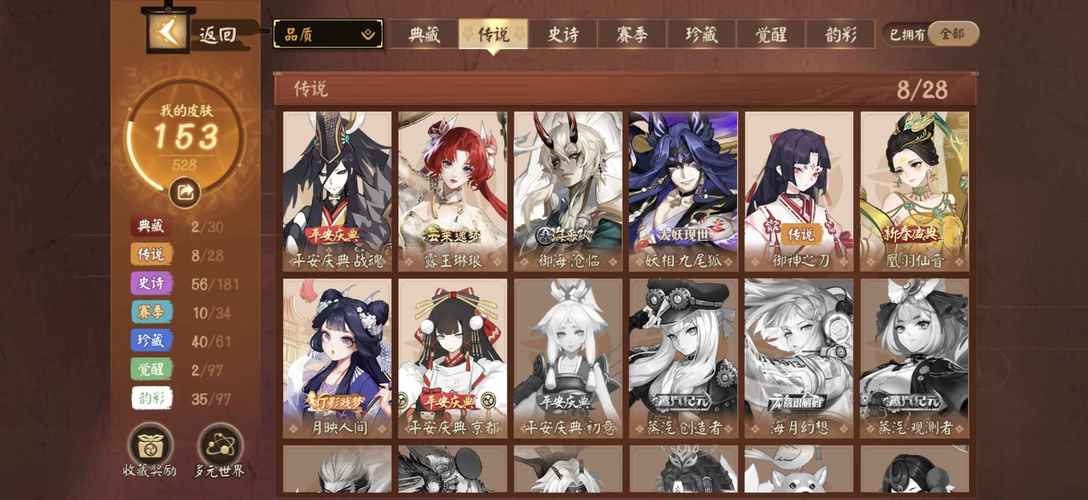
Task: Select the 史诗 category in the sidebar
Action: [151, 283]
